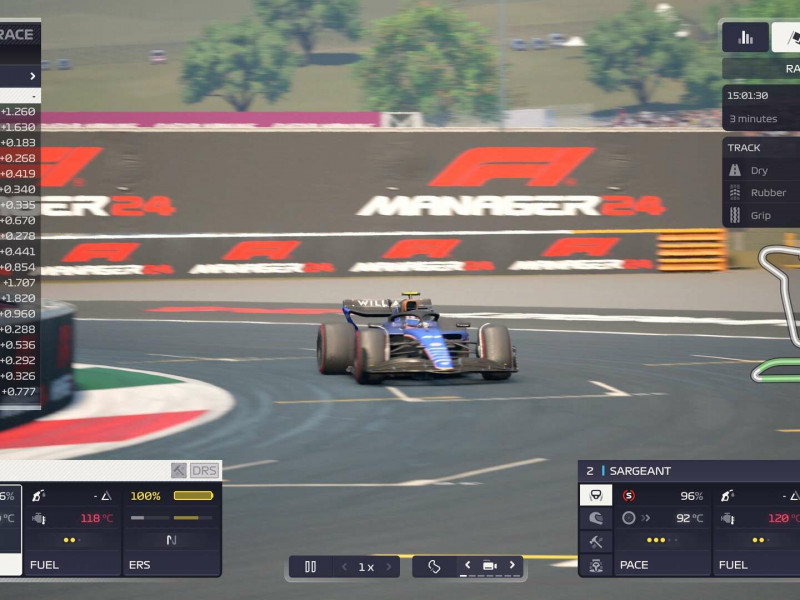Open Sargeant's driver helmet tab
This screenshot has height=600, width=800.
coord(596,518)
